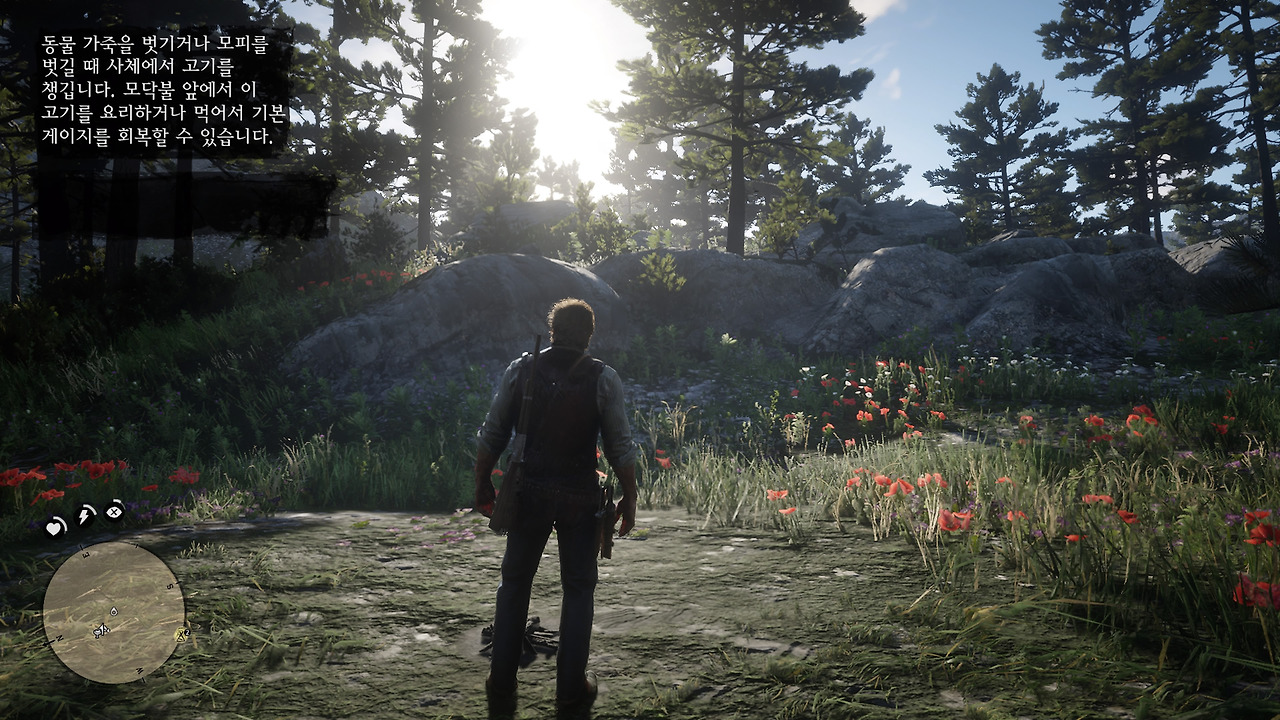Toggle the Dead Eye meter display
This screenshot has height=720, width=1280.
113,513
